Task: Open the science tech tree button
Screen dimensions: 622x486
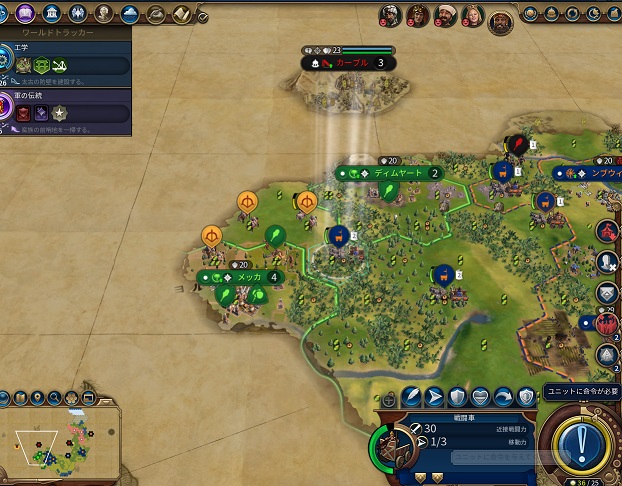Action: [x=6, y=13]
